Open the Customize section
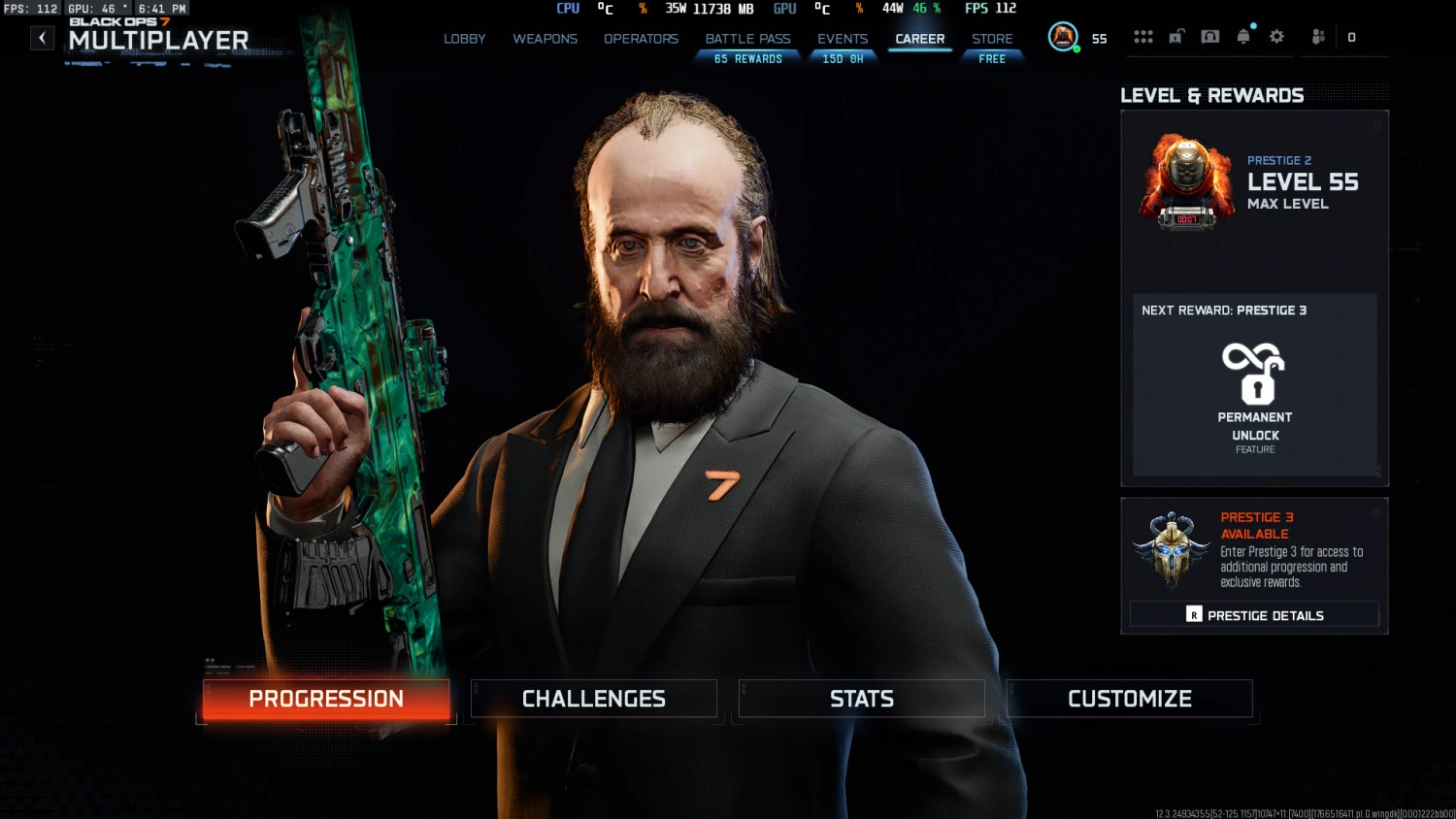 tap(1129, 699)
